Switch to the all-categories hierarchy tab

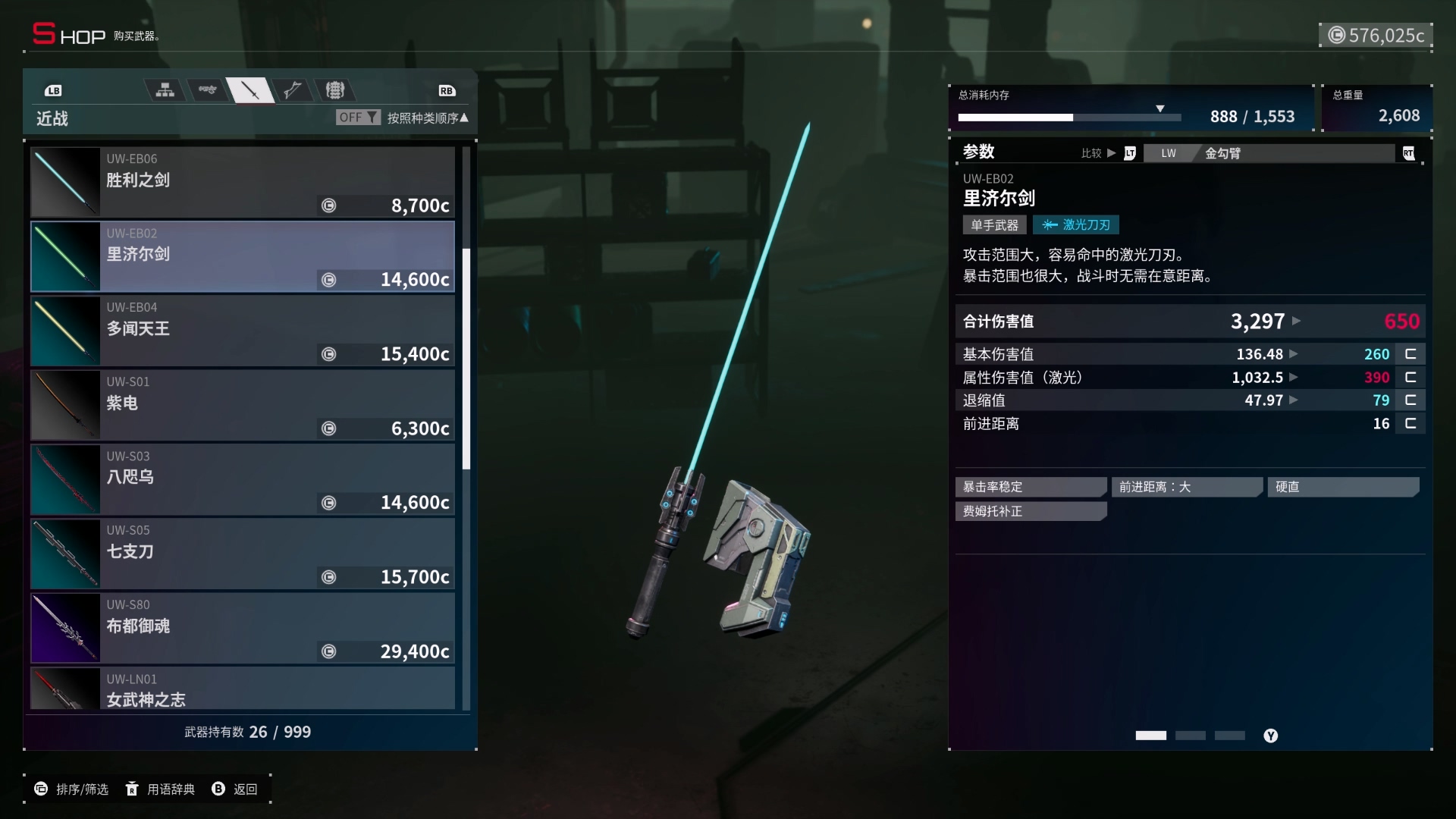pos(165,90)
